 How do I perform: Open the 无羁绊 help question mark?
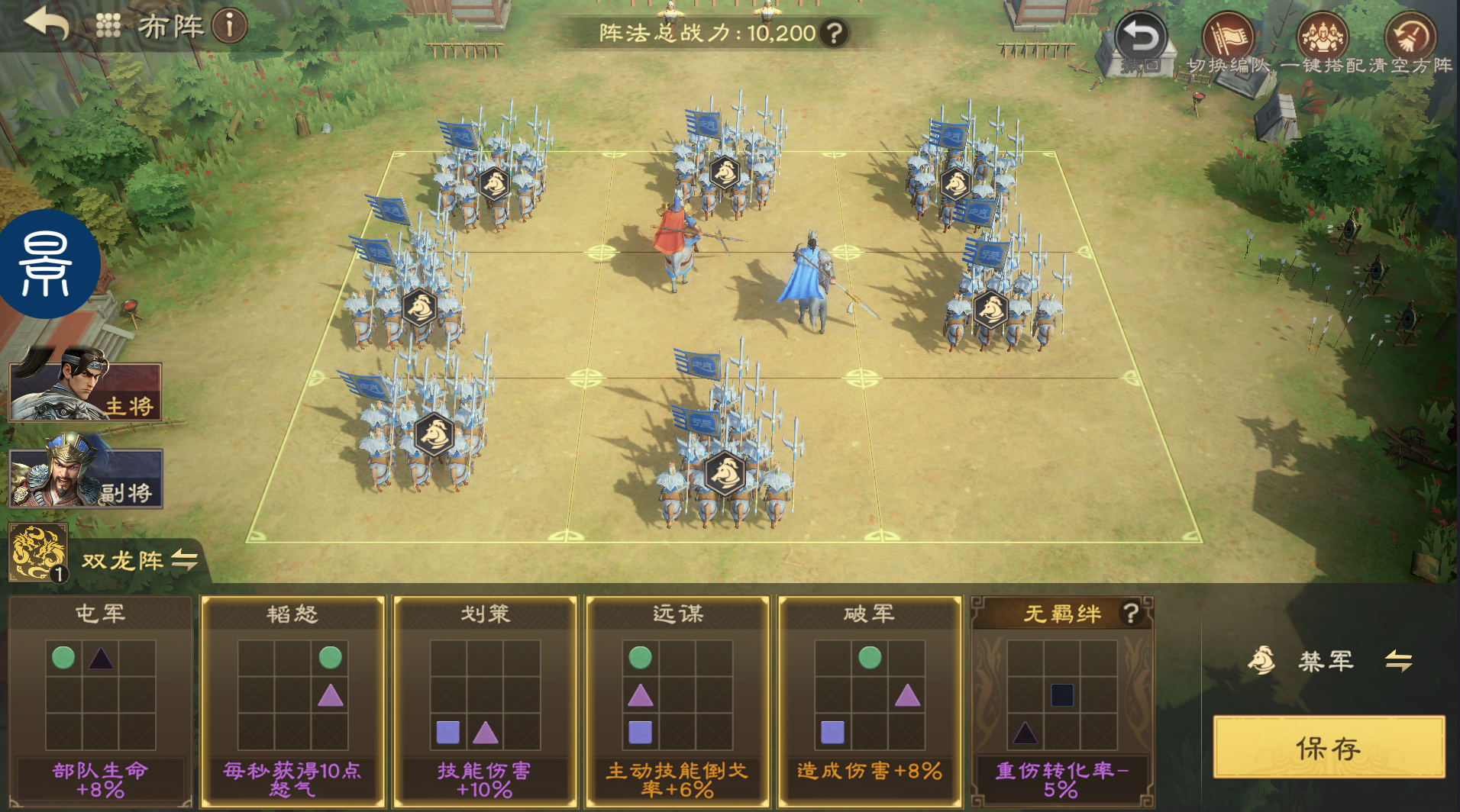coord(1130,613)
